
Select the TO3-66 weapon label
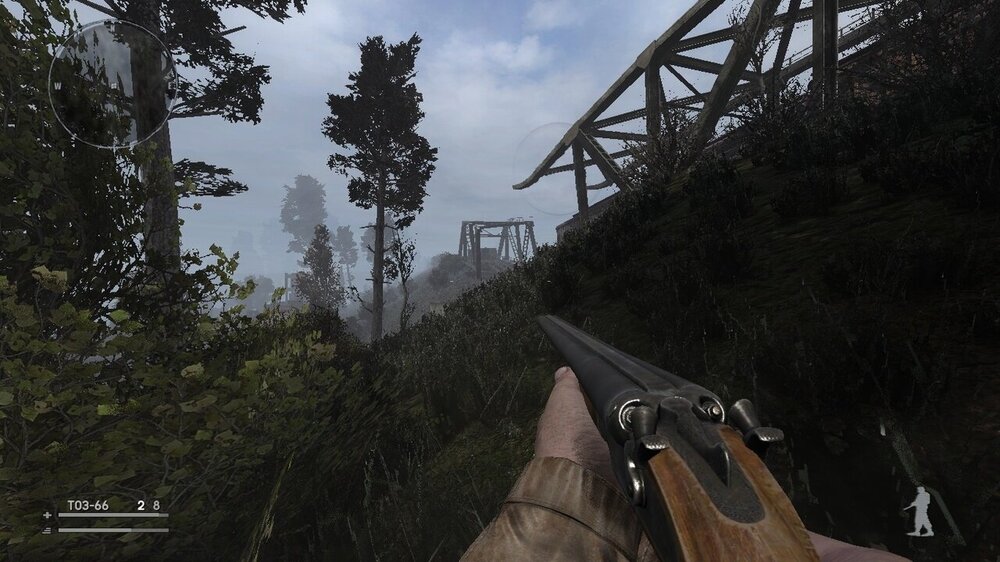point(87,505)
